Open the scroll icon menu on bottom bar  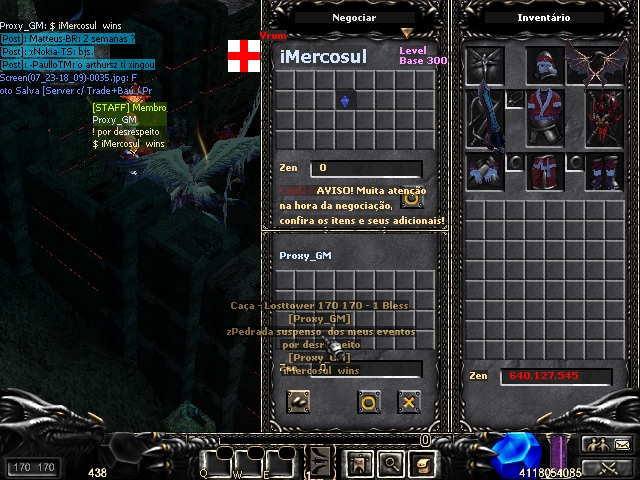click(x=422, y=464)
